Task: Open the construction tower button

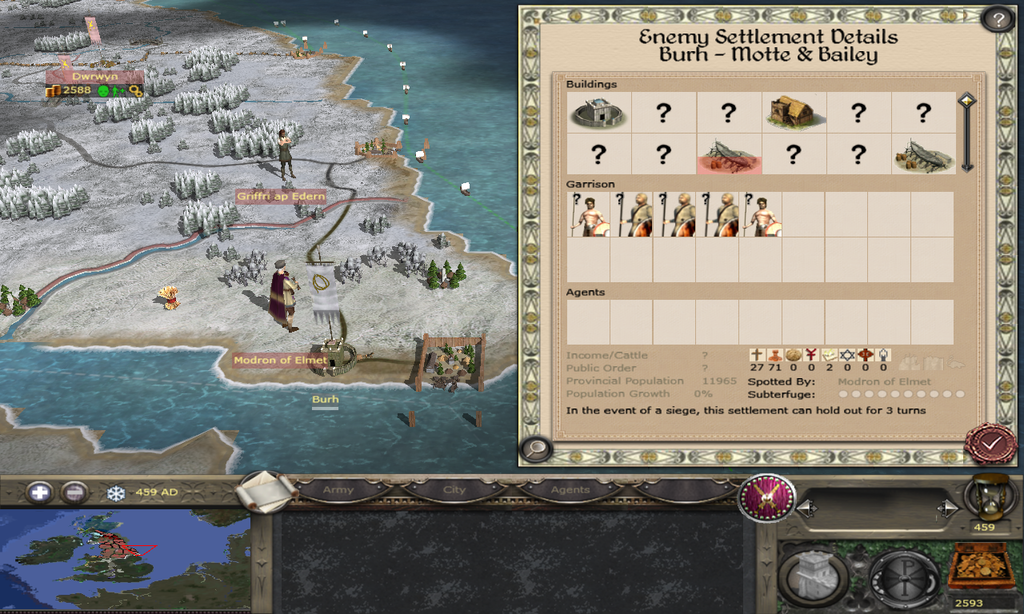Action: pos(813,575)
